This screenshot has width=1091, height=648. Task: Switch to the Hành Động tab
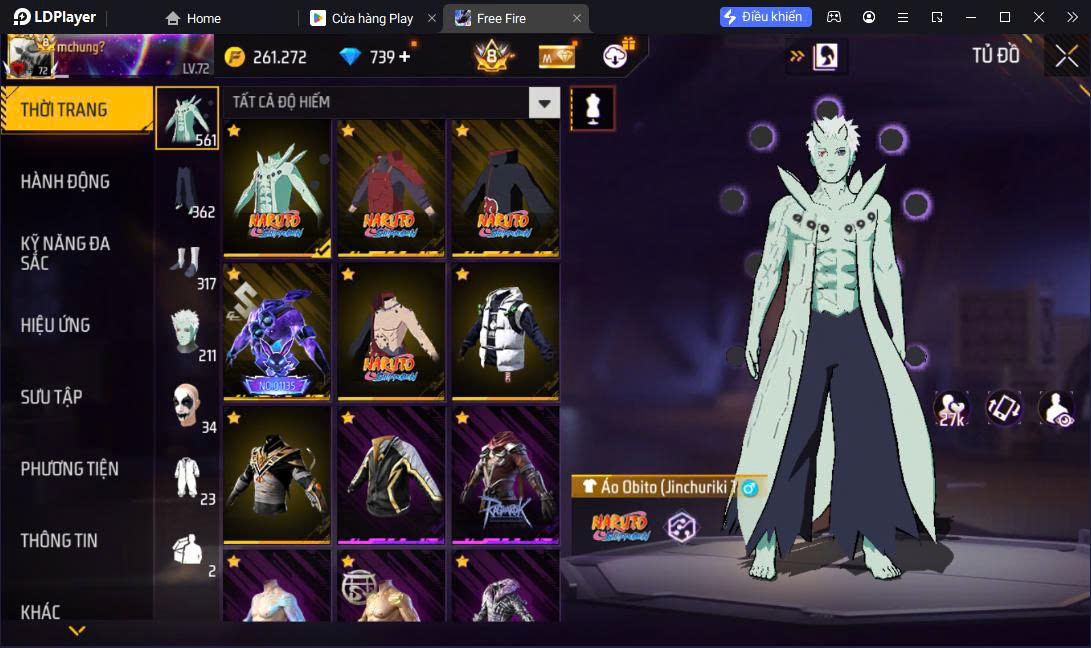(66, 181)
